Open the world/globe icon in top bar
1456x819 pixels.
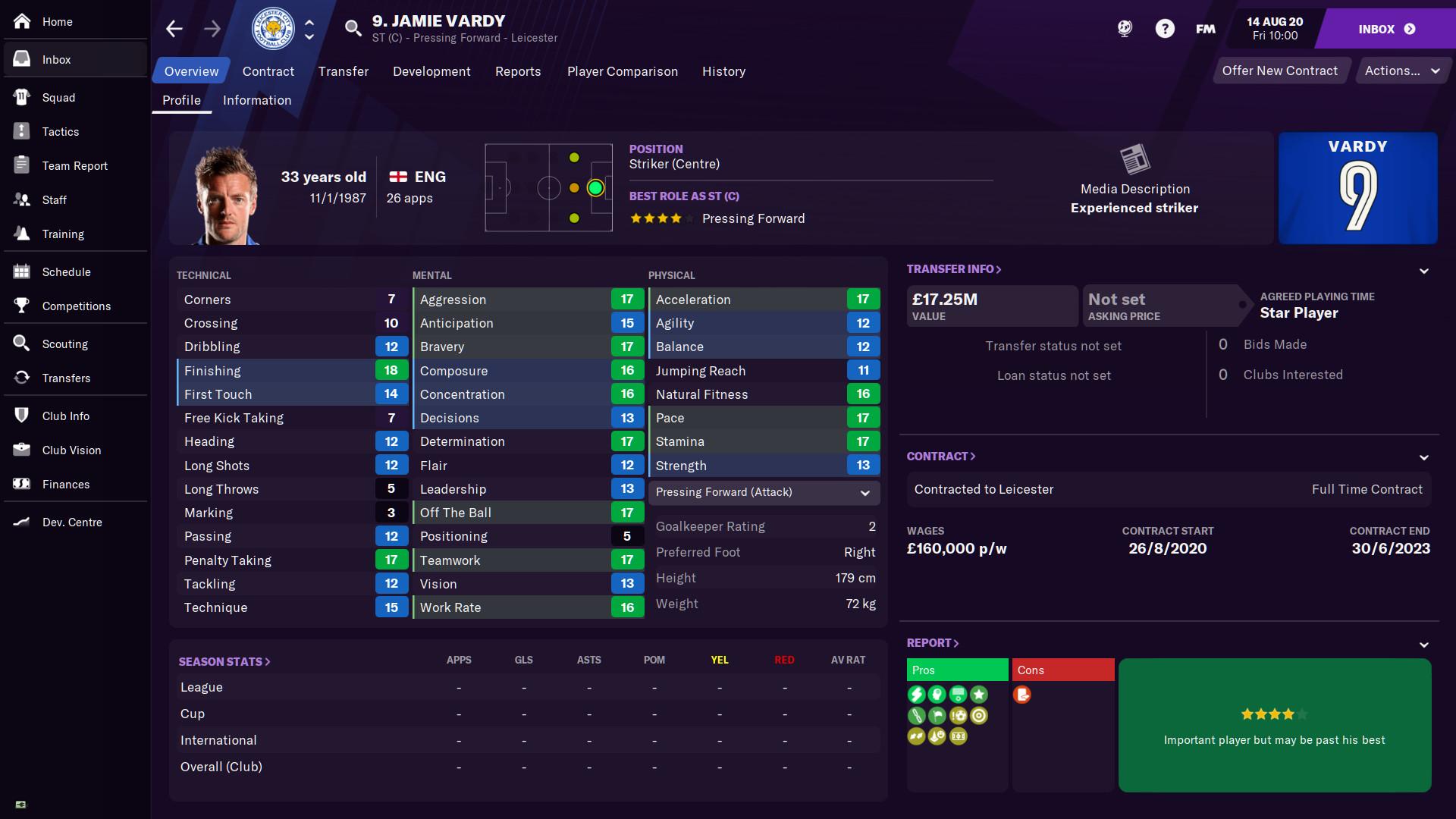click(1124, 28)
